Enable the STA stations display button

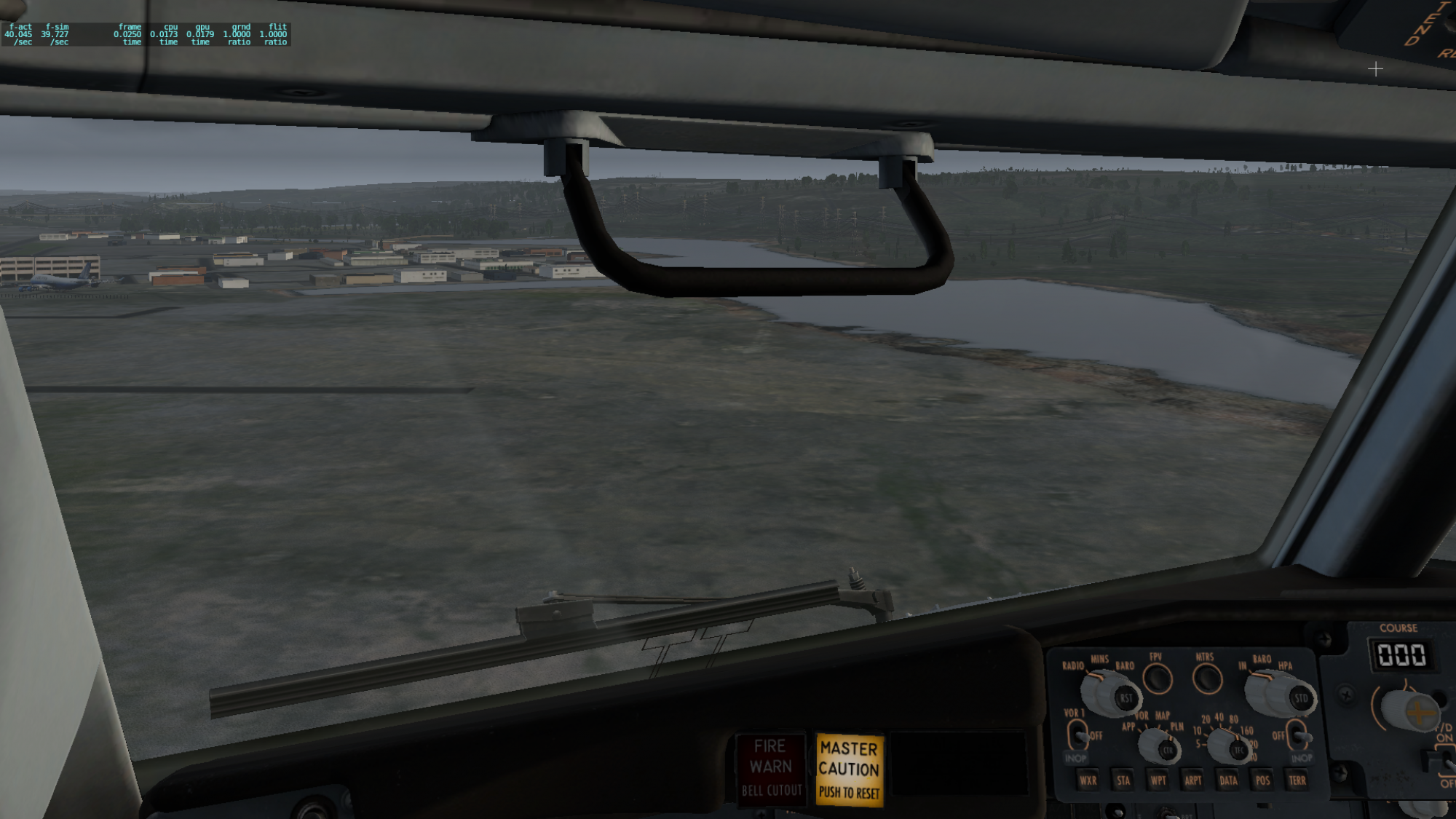(1123, 780)
